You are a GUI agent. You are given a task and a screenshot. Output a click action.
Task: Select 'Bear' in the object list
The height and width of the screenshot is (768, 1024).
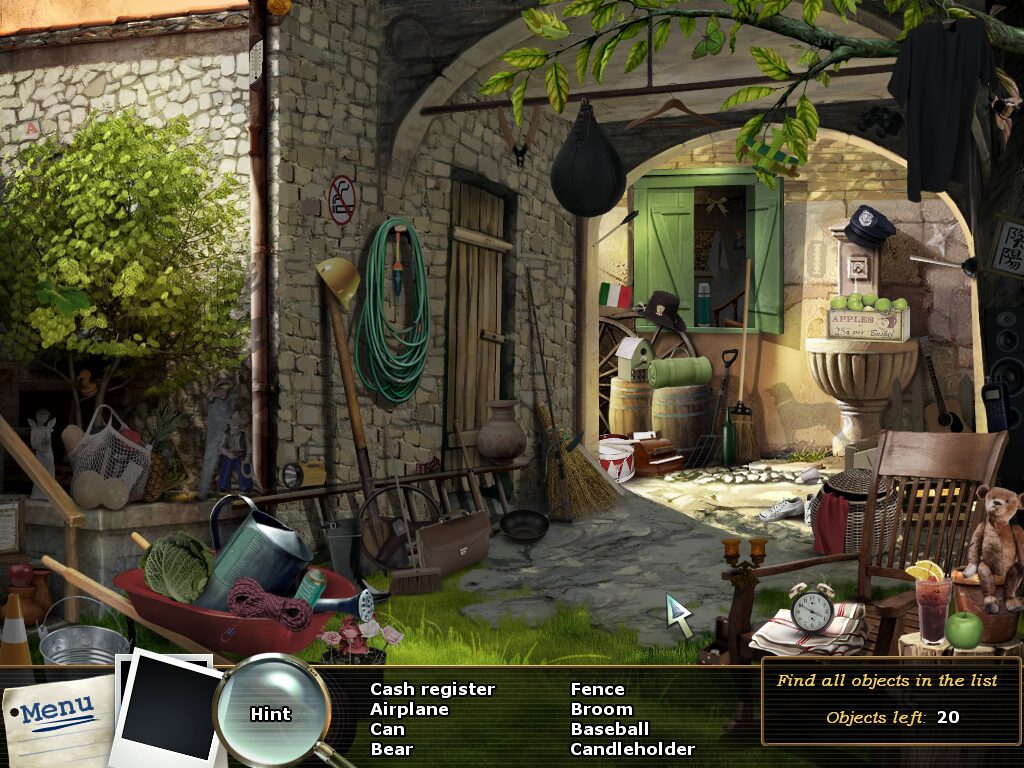coord(391,749)
